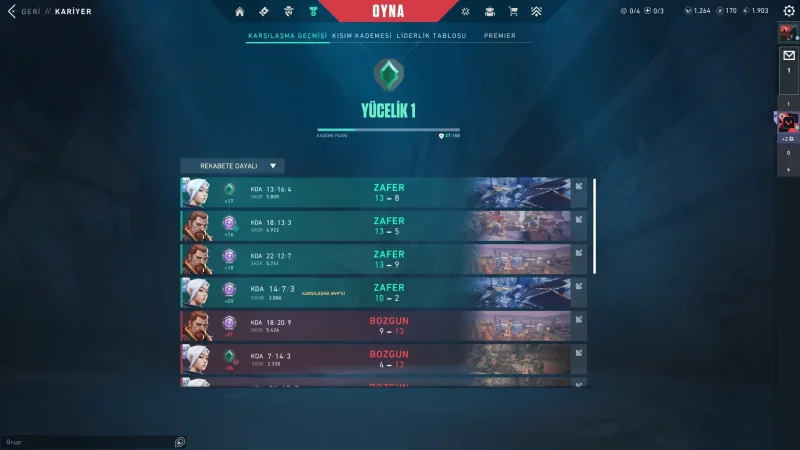The image size is (800, 450).
Task: Go back using the Geri arrow
Action: click(12, 12)
